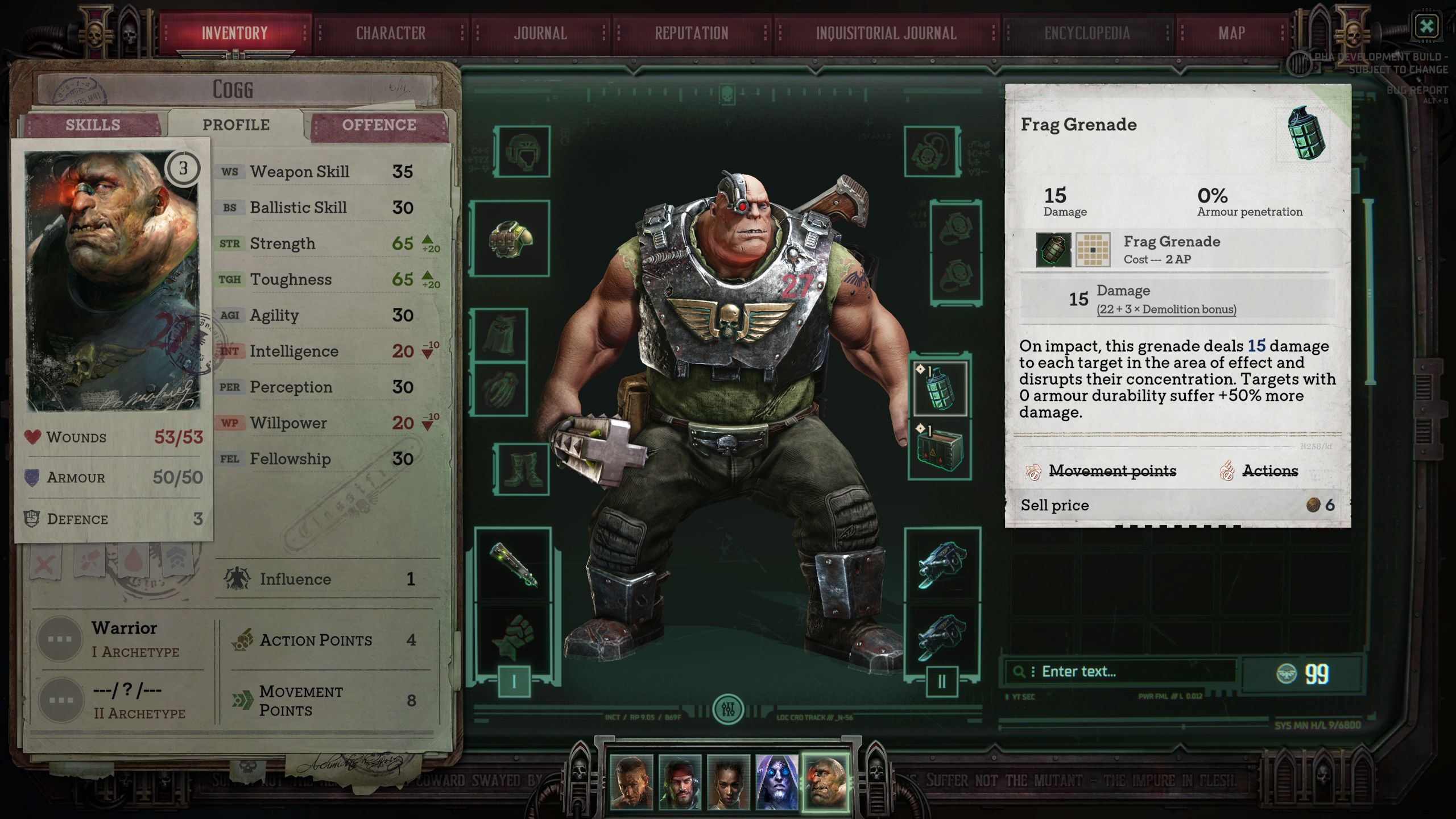This screenshot has width=1456, height=819.
Task: Choose the blue-skinned hooded party portrait
Action: pyautogui.click(x=776, y=782)
